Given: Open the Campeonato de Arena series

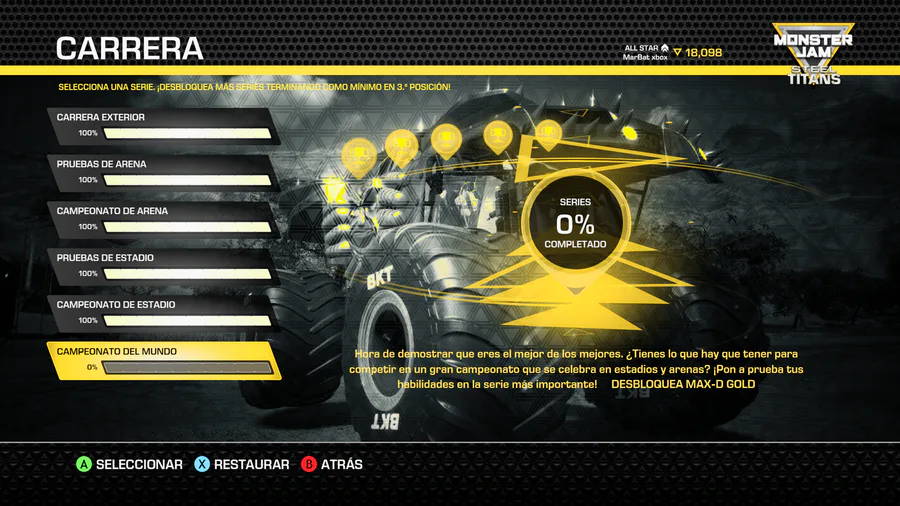Looking at the screenshot, I should (160, 218).
